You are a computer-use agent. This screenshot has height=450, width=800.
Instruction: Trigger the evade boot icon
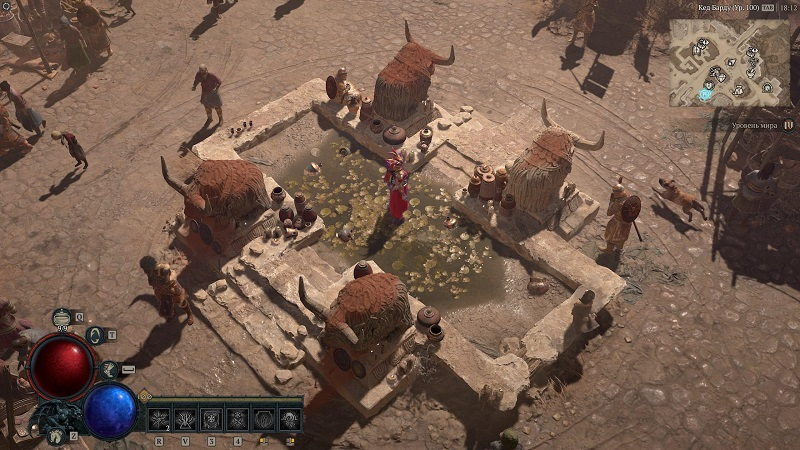pyautogui.click(x=111, y=370)
